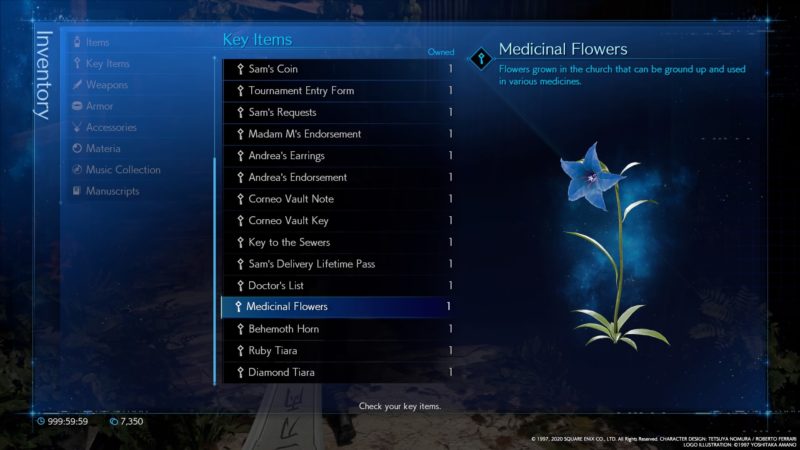Select the Armor category
Screen dimensions: 800x450
point(99,106)
